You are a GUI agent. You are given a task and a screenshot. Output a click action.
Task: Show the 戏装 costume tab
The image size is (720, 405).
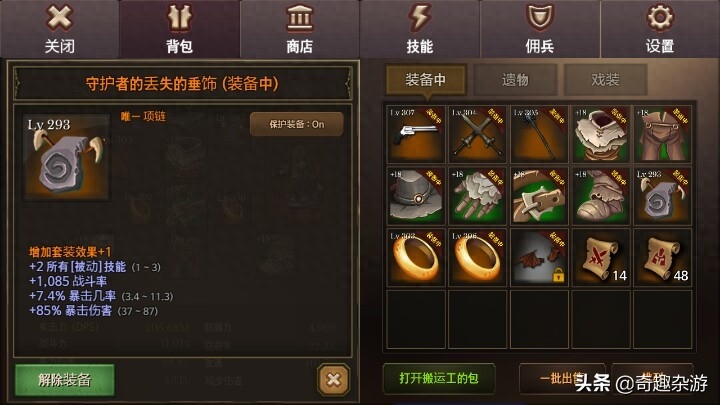coord(605,80)
